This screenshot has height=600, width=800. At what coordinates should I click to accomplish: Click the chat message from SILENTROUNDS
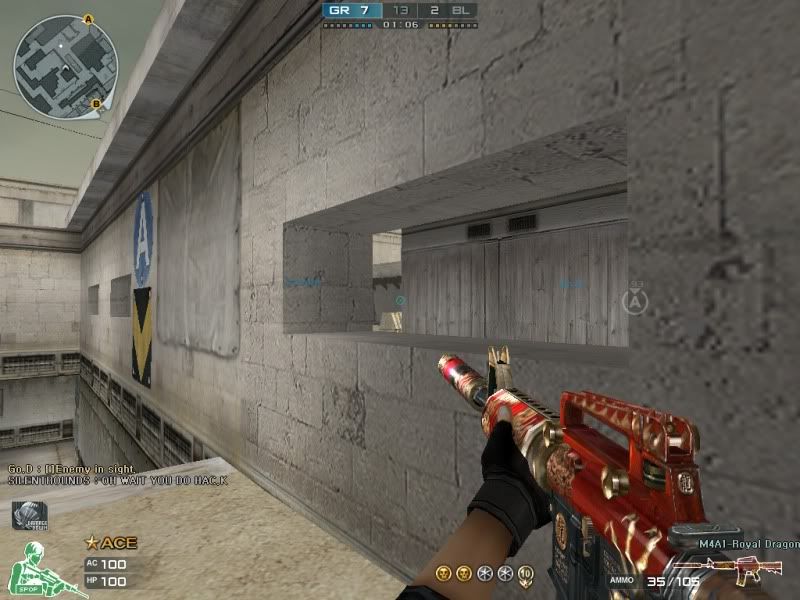(117, 482)
